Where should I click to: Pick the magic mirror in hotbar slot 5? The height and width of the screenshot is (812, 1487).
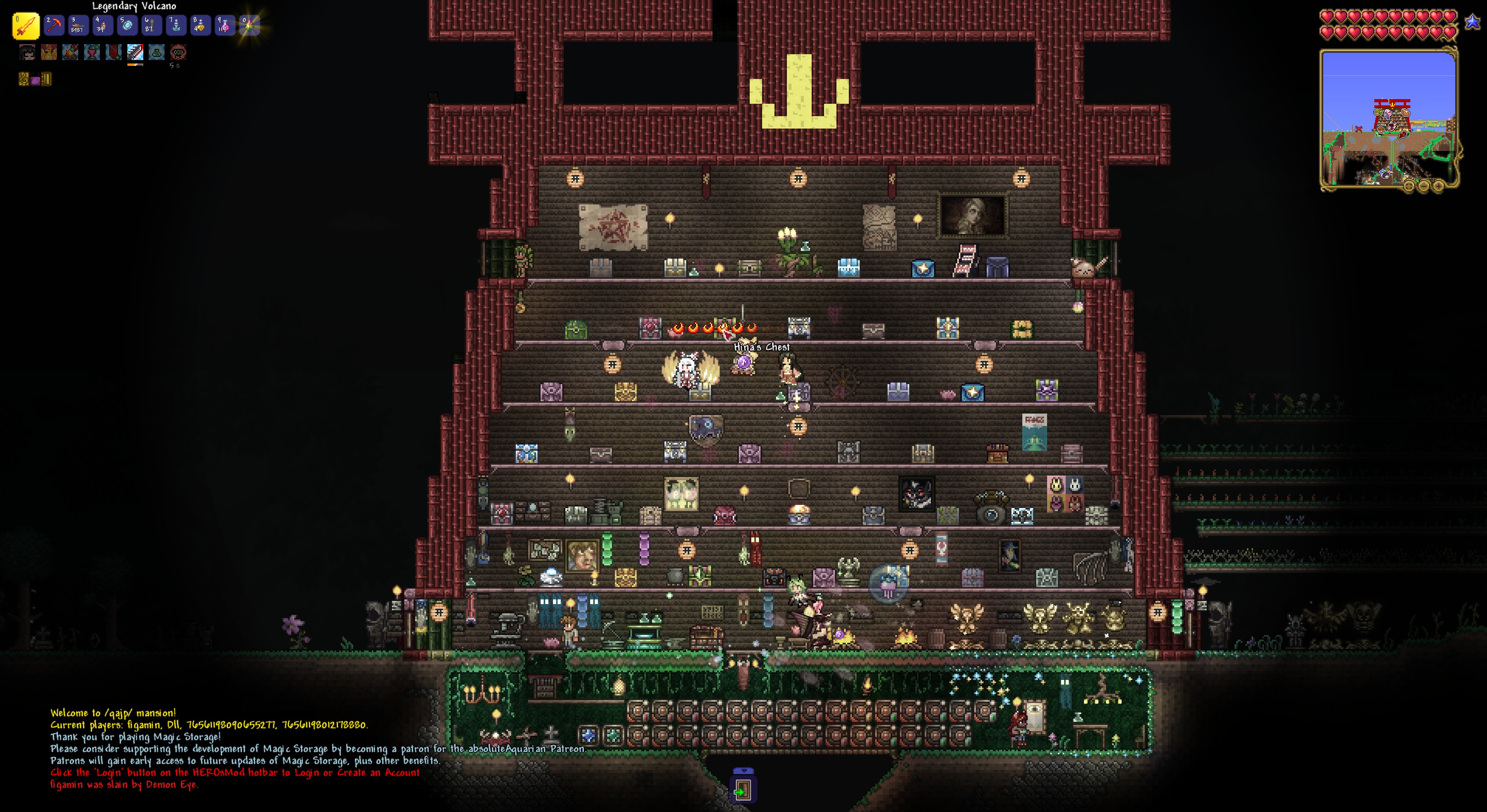127,26
